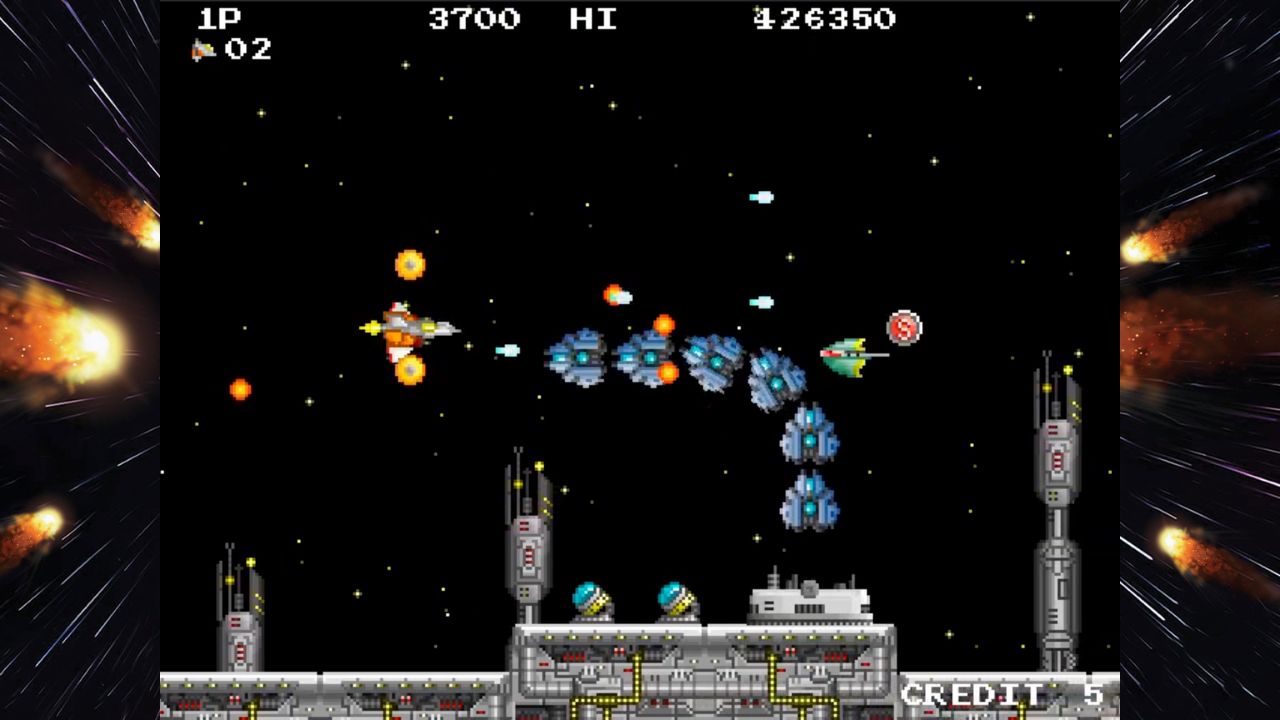Click the left domed turret on the base
The width and height of the screenshot is (1280, 720).
[592, 601]
